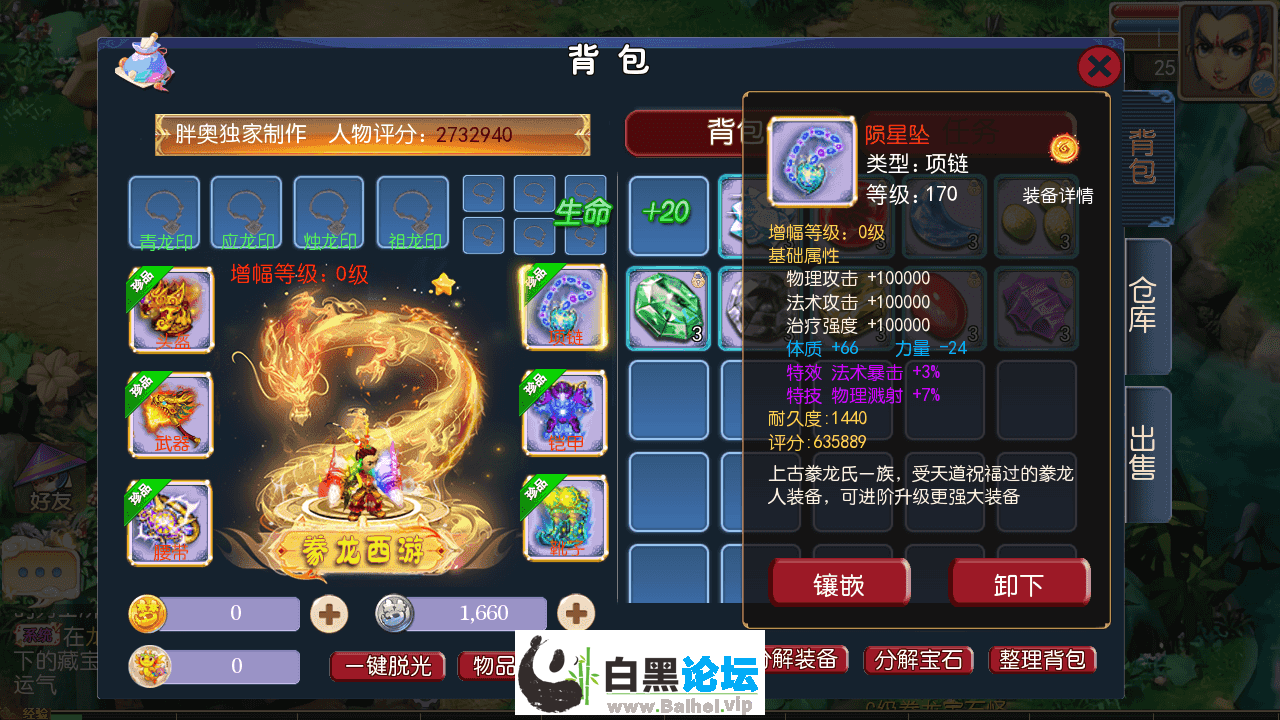Select the 头盔 helmet equipment slot
Screen dimensions: 1280x720
(x=170, y=310)
